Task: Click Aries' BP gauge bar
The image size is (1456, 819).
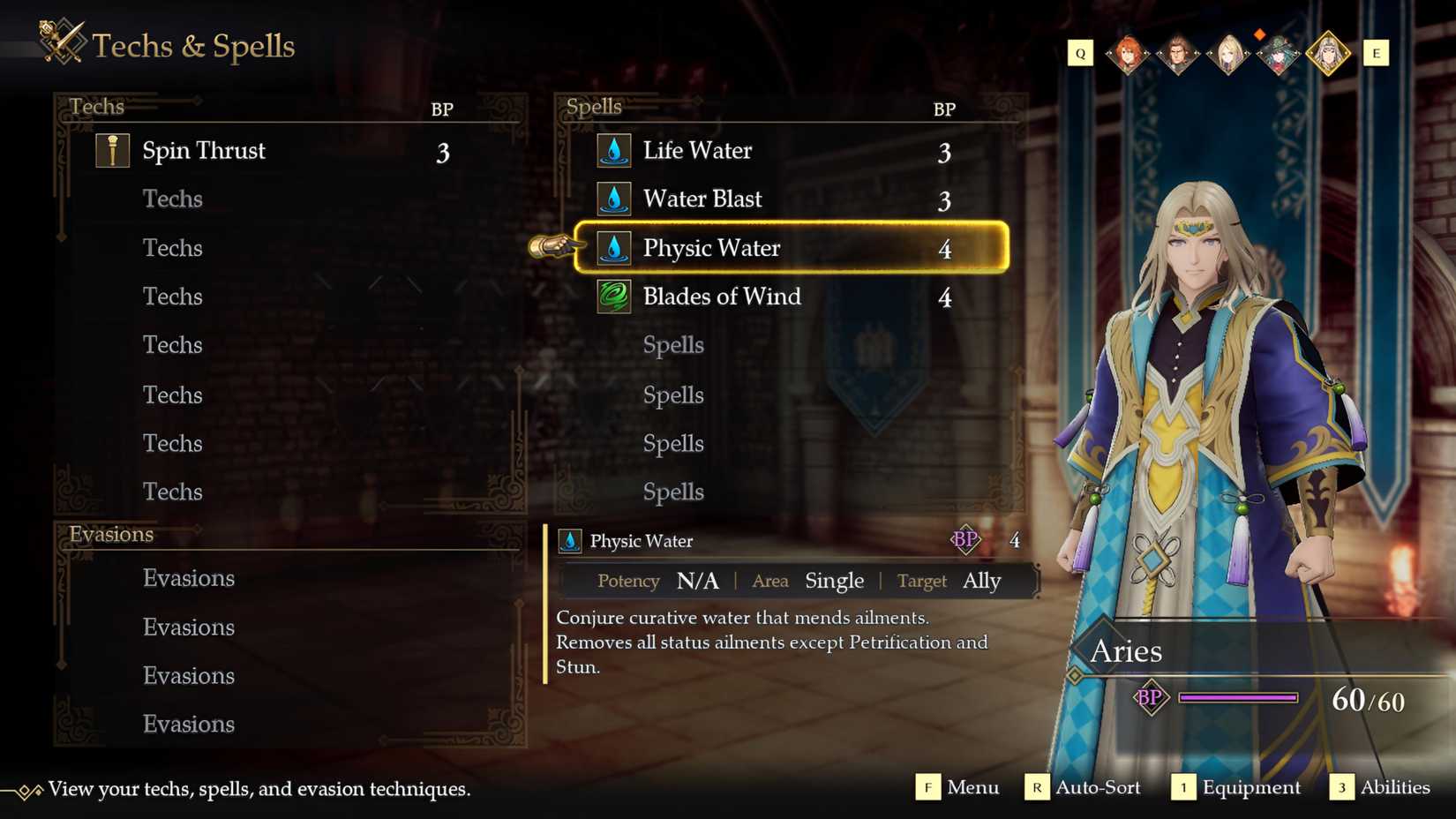Action: pyautogui.click(x=1239, y=698)
